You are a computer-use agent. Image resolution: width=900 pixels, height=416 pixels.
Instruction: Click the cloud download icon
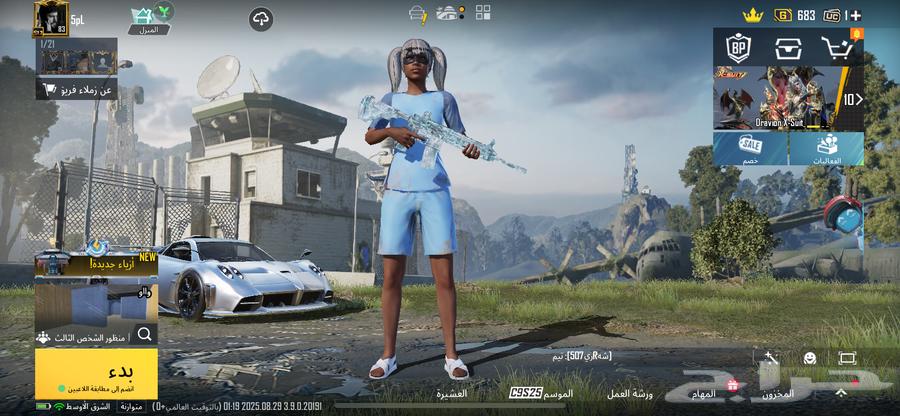[261, 19]
